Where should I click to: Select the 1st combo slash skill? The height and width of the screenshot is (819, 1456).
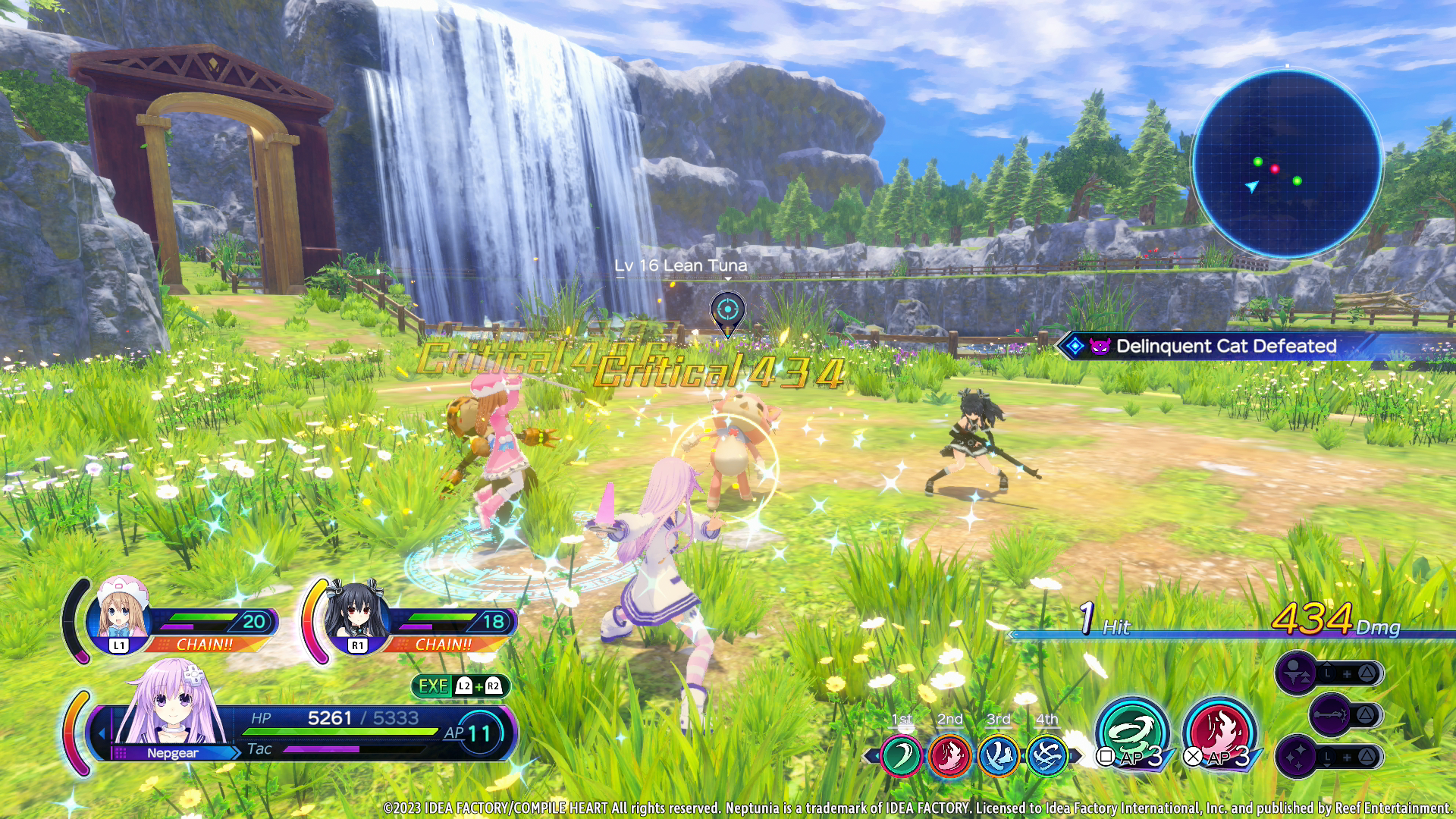pyautogui.click(x=901, y=756)
